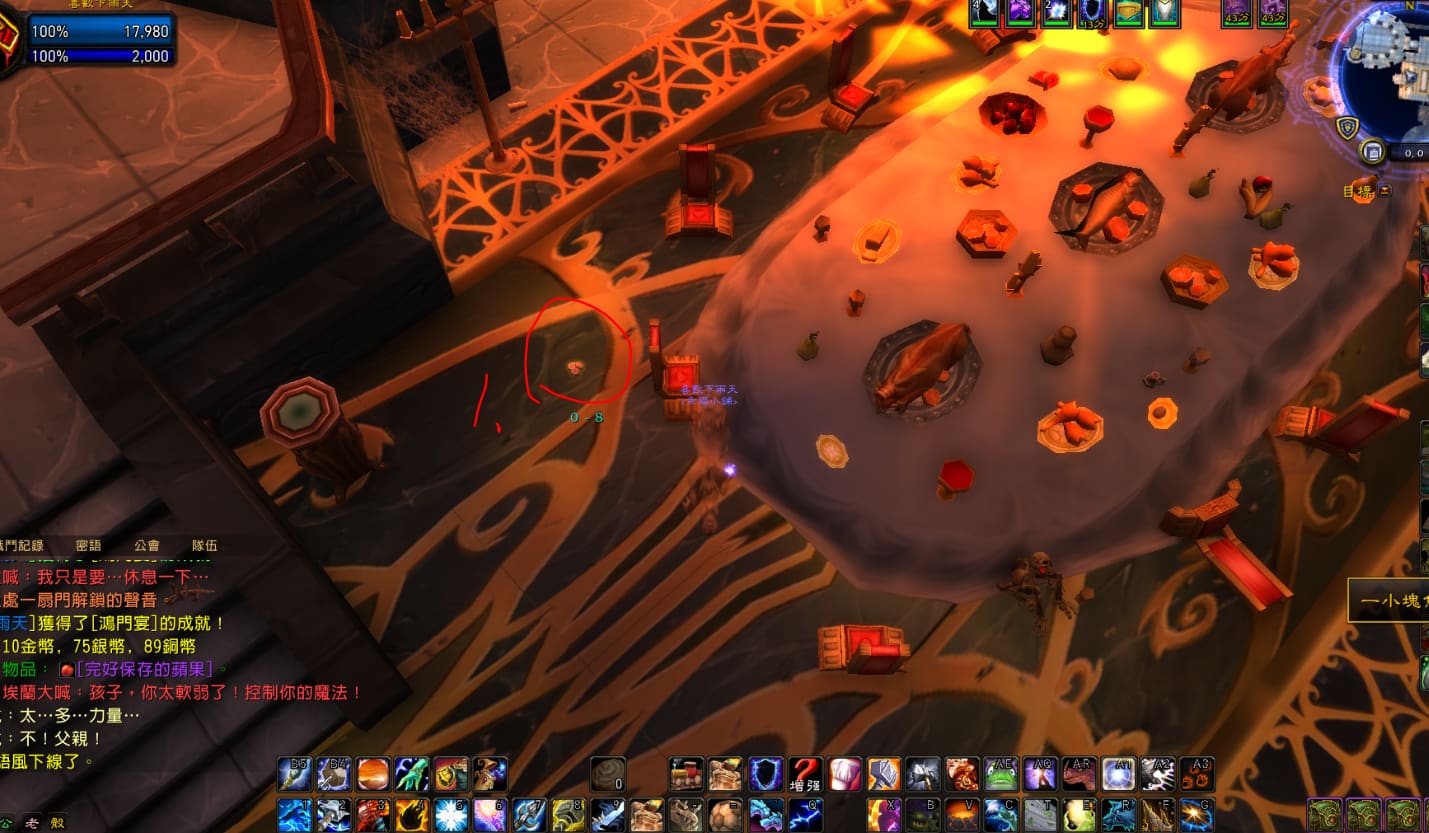Select the green hand lightning spell
1429x833 pixels.
411,774
